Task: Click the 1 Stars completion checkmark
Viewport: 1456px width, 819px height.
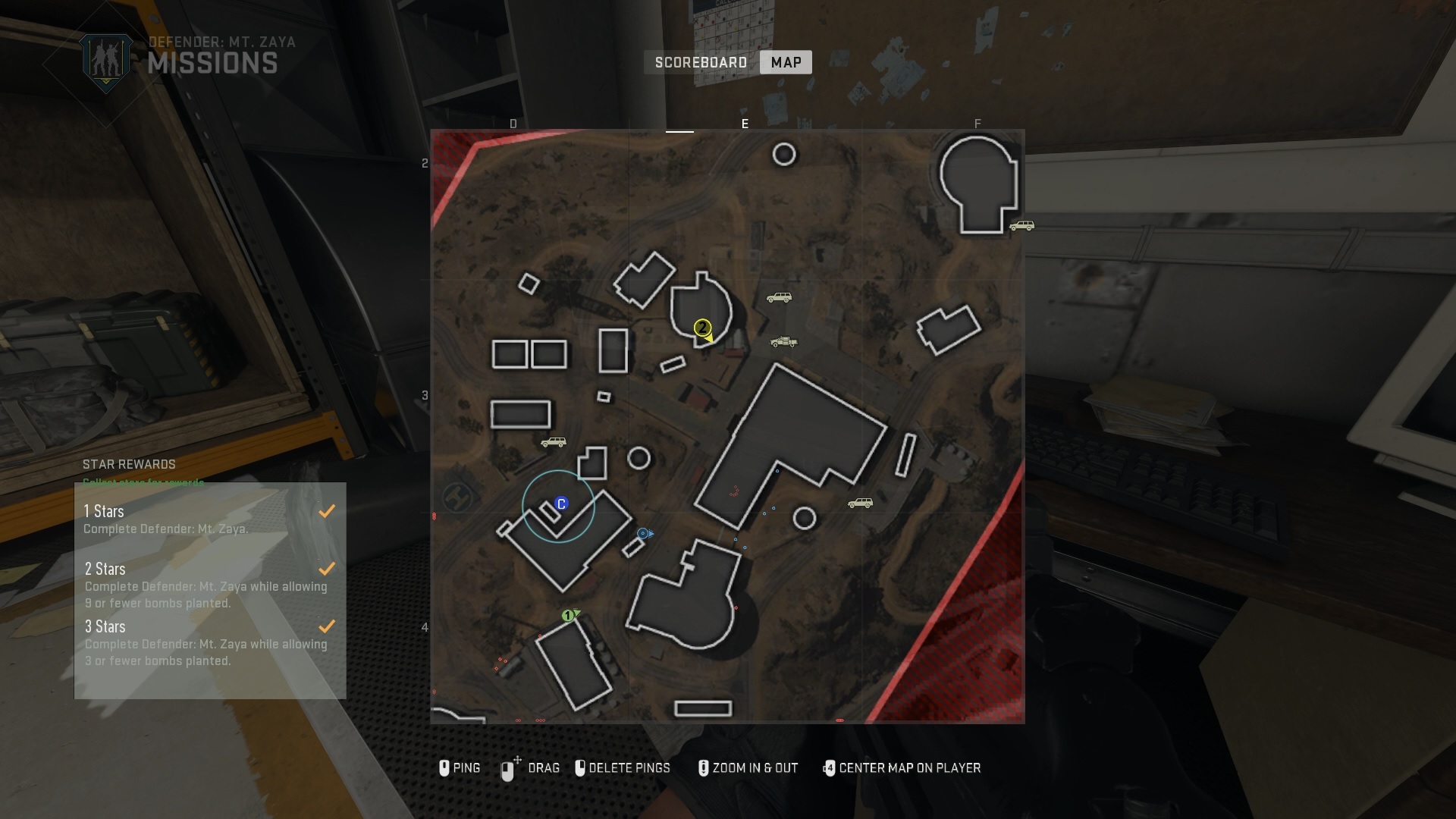Action: pyautogui.click(x=328, y=510)
